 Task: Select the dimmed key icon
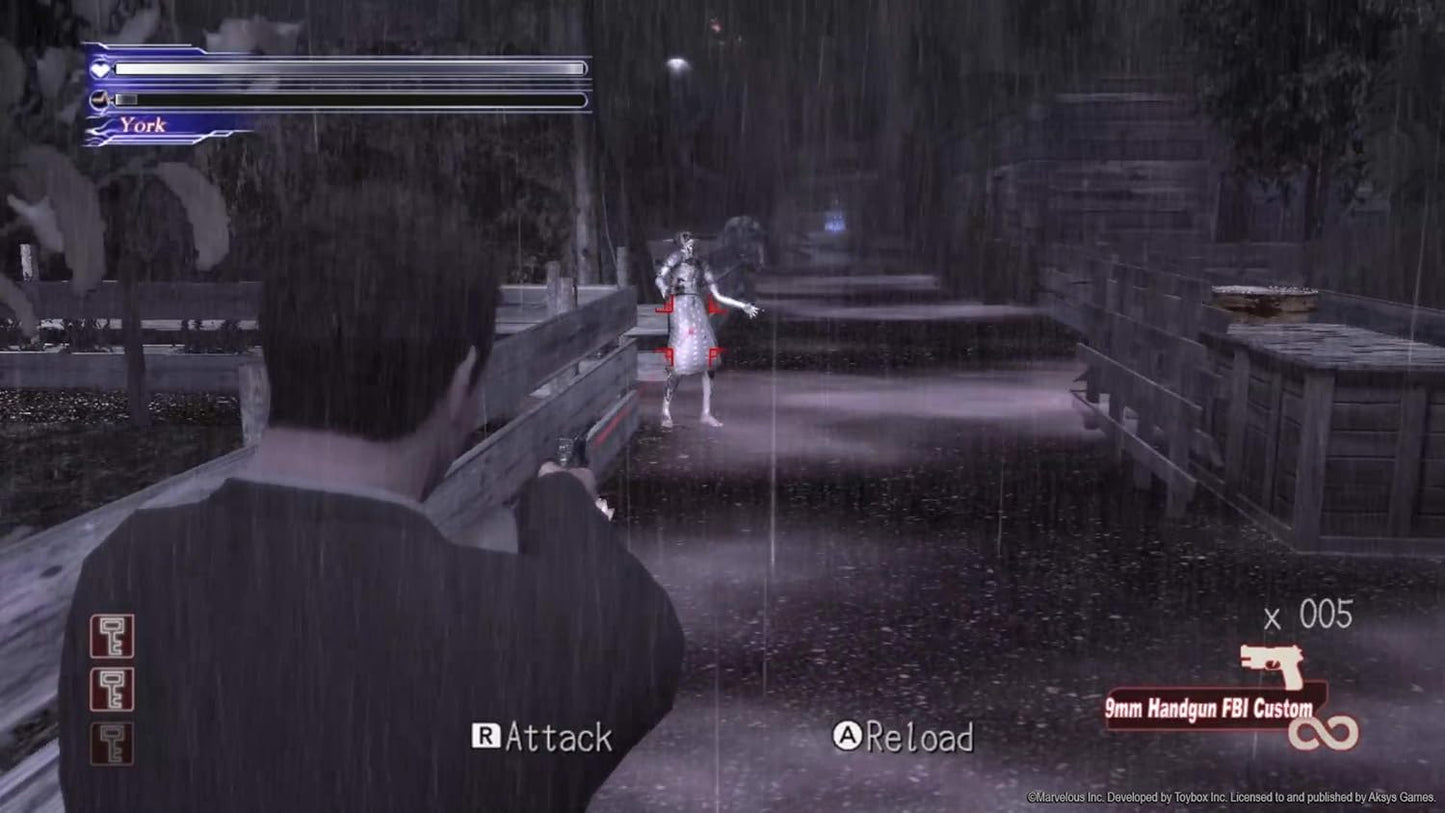click(x=111, y=743)
